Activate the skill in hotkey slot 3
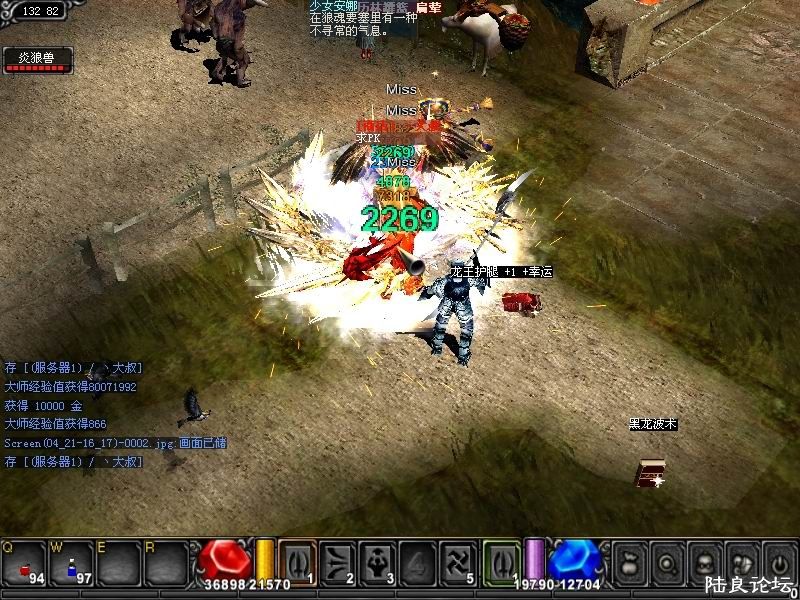The width and height of the screenshot is (800, 600). click(378, 561)
